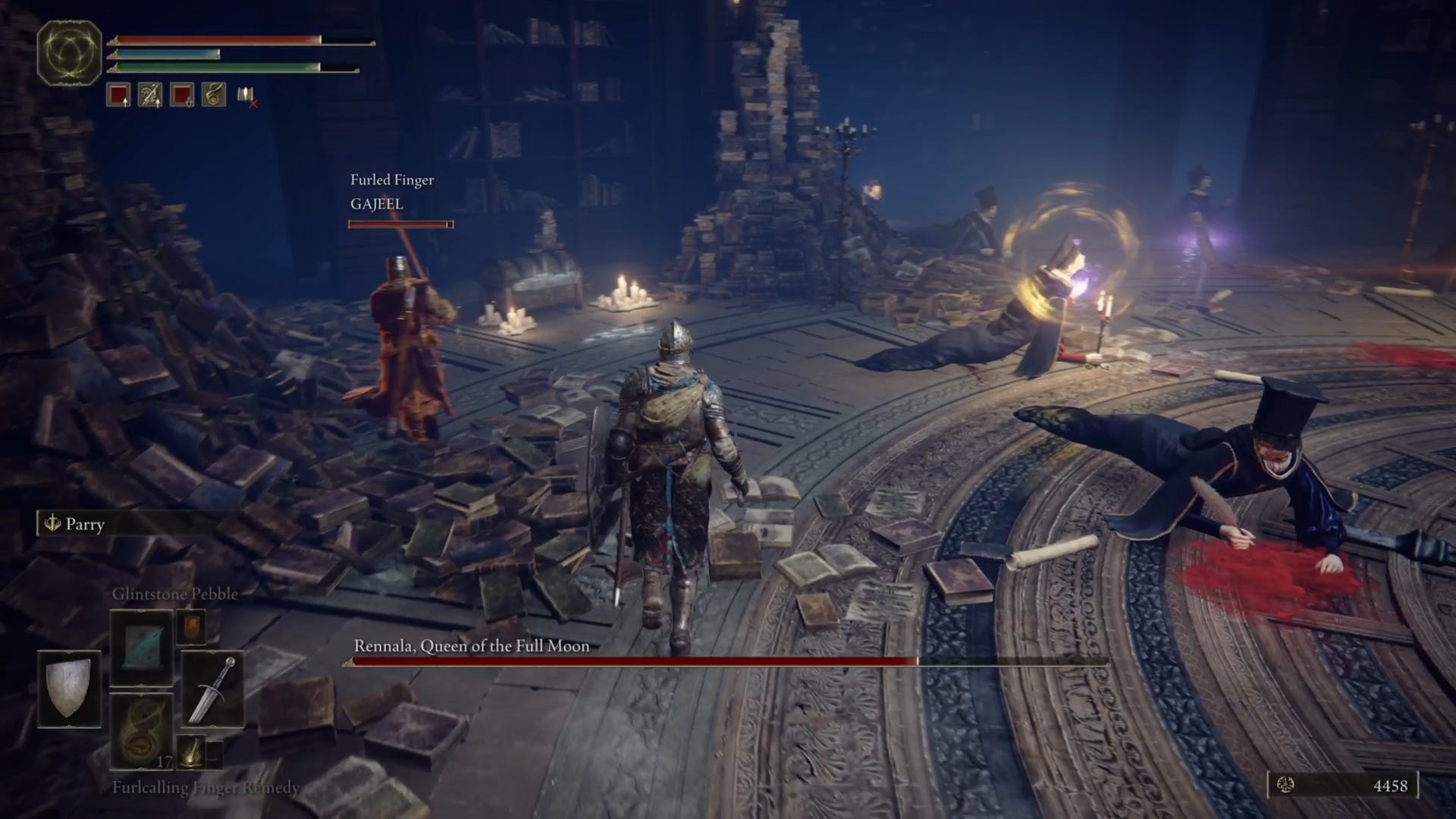Select the heater shield left-hand slot
The image size is (1456, 819).
(x=69, y=689)
